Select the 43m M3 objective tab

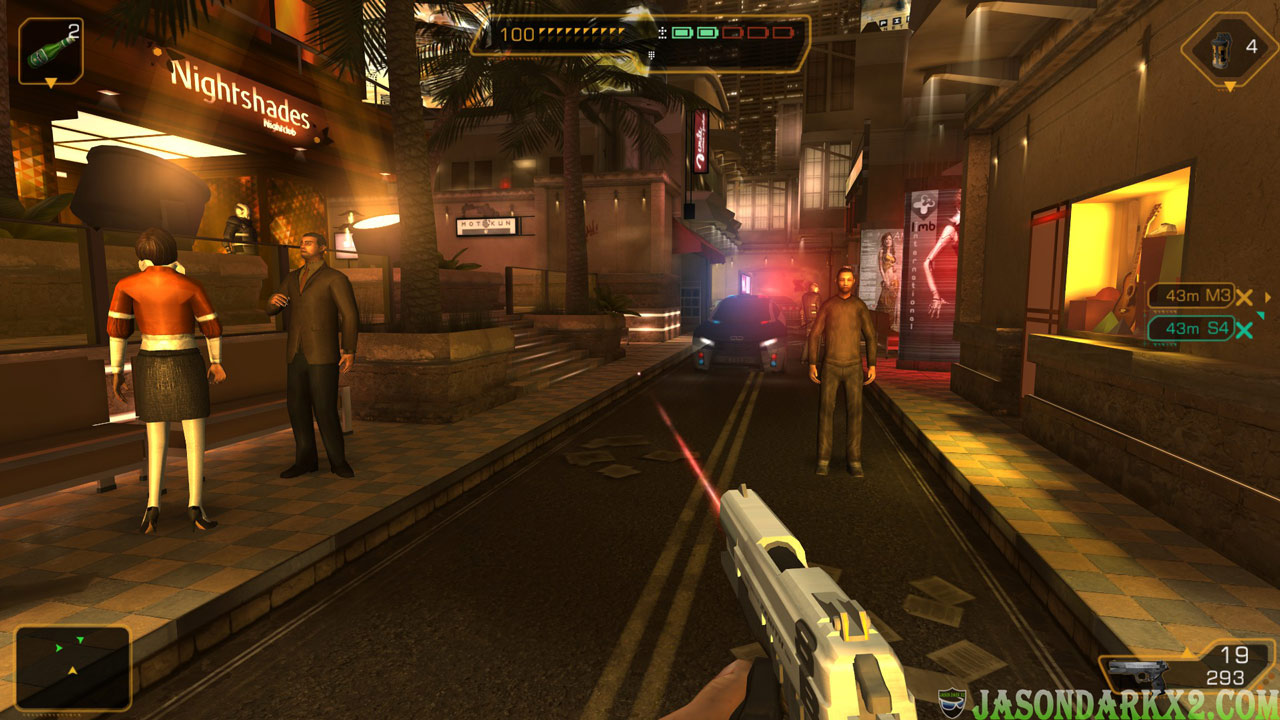click(x=1192, y=297)
